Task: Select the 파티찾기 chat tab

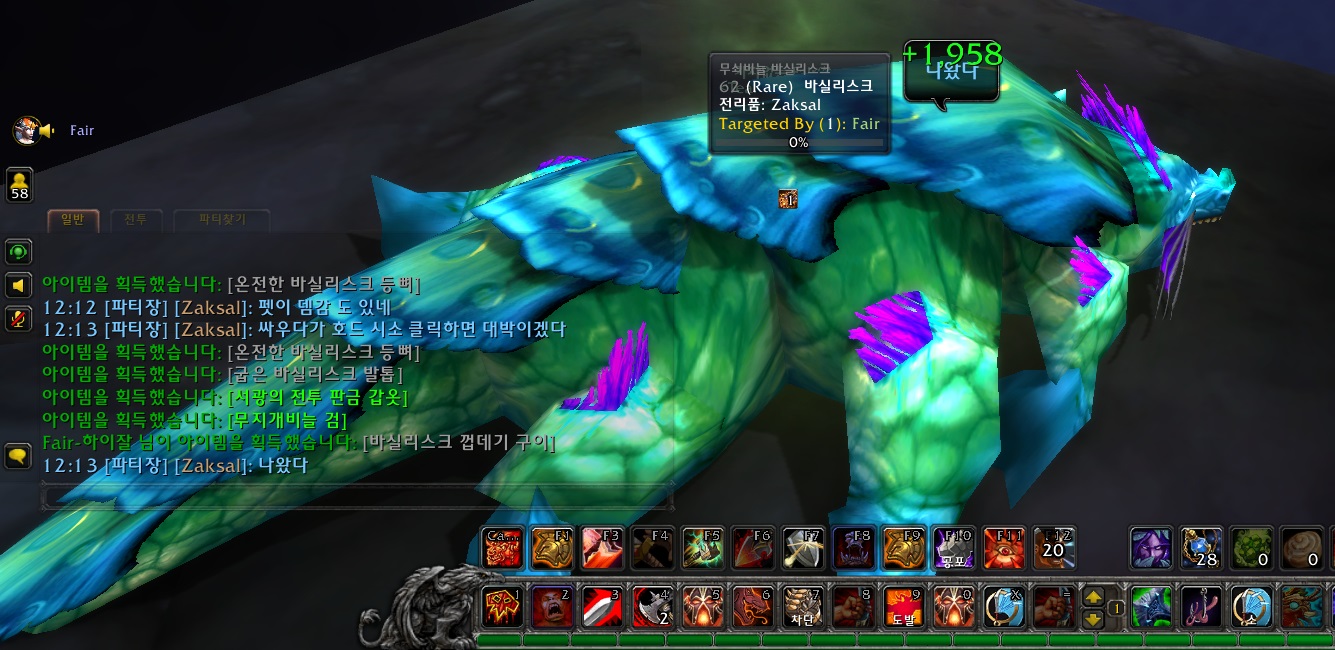Action: point(221,219)
